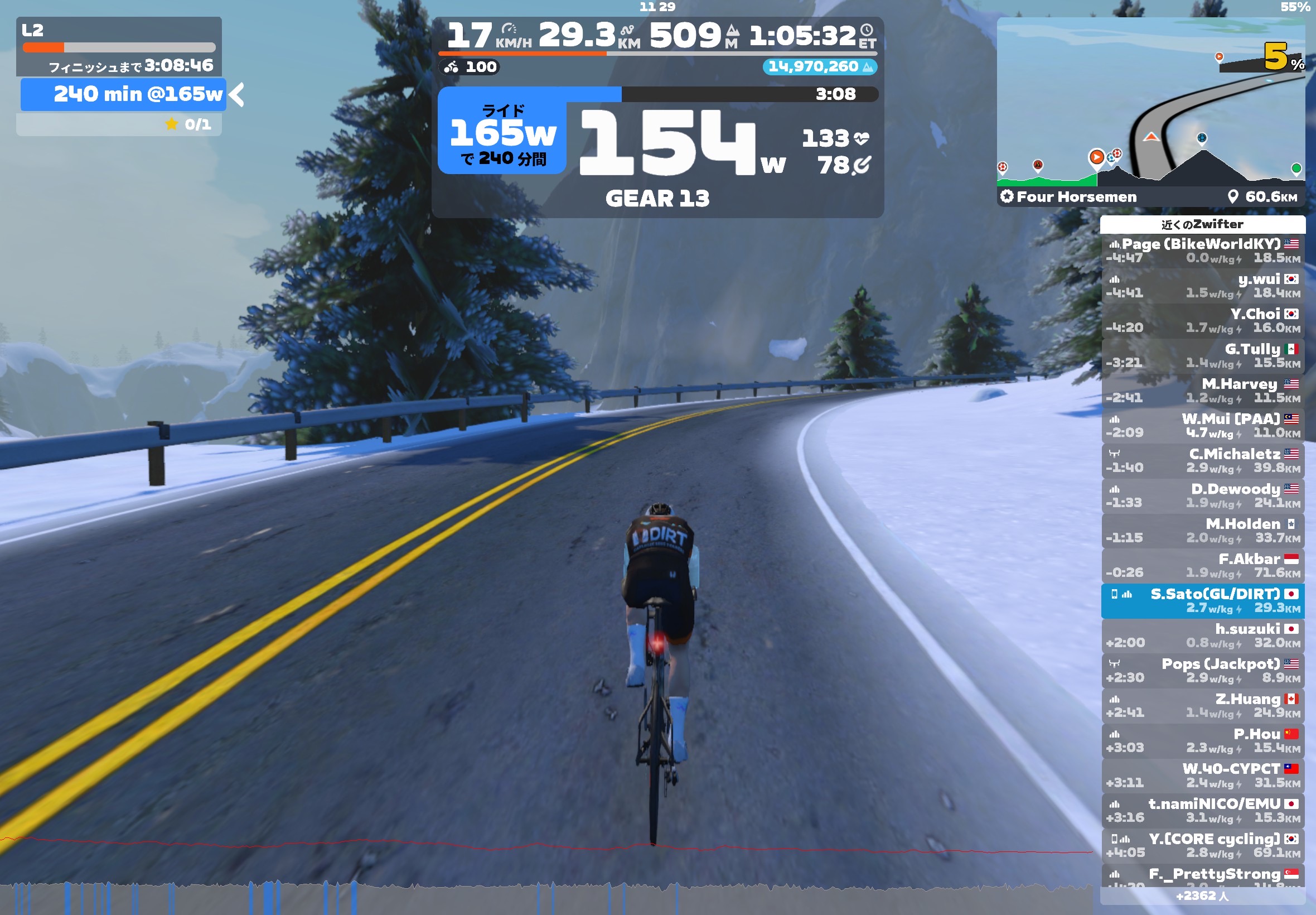Select D.Dewoody's rider entry

(1202, 495)
